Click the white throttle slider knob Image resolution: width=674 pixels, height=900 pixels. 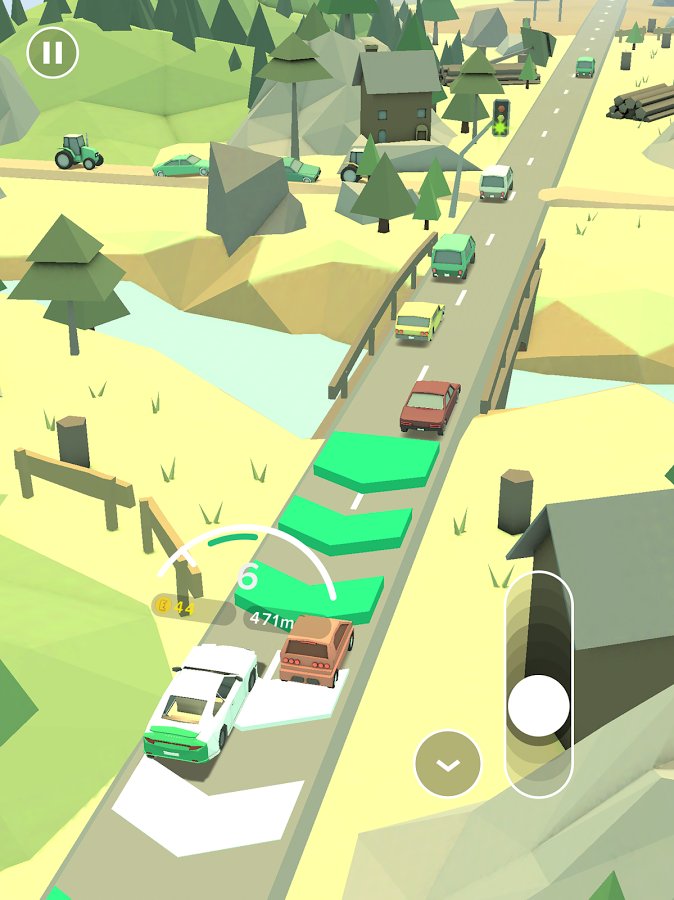(x=539, y=706)
